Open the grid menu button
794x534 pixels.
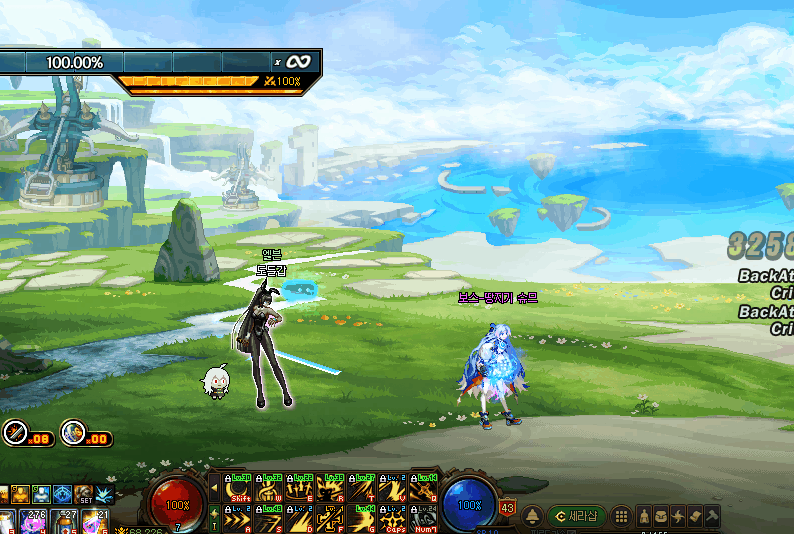pyautogui.click(x=620, y=516)
